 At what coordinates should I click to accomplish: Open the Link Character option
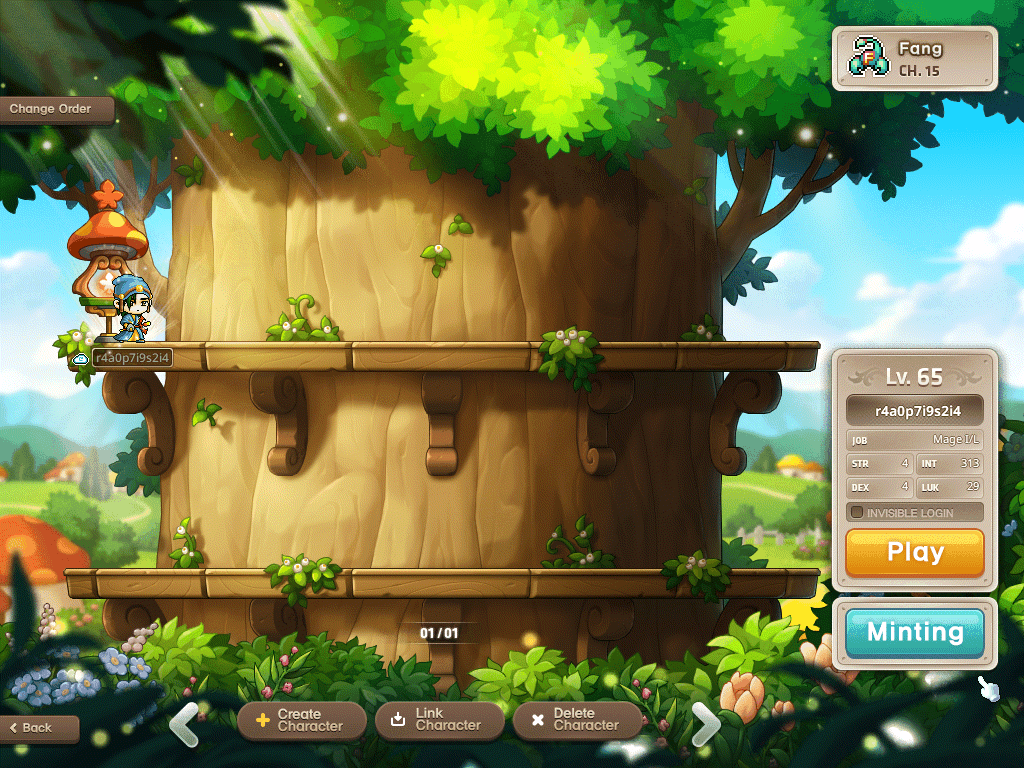click(x=438, y=720)
